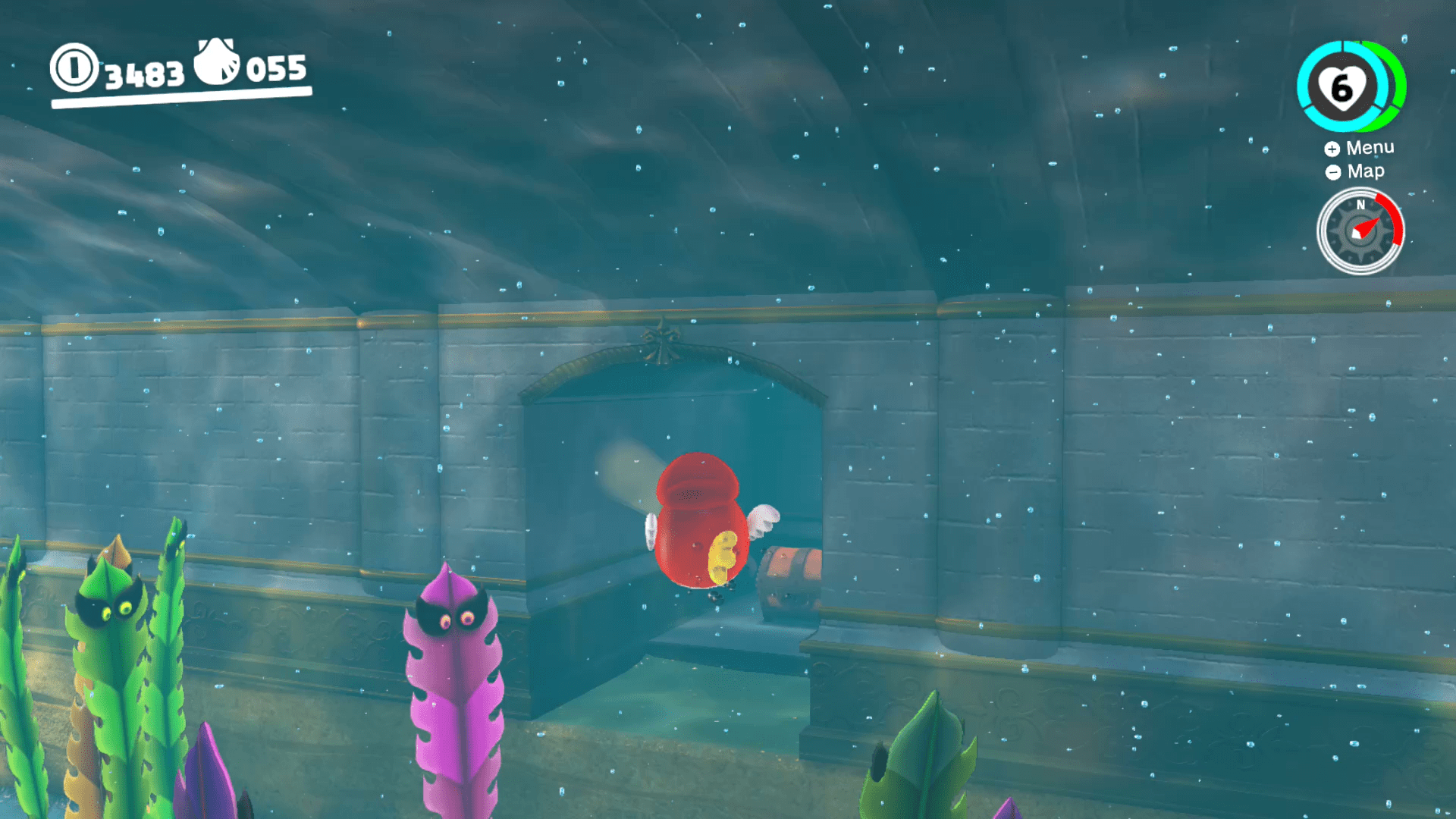Click the plus button prompt beside Menu

tap(1332, 149)
